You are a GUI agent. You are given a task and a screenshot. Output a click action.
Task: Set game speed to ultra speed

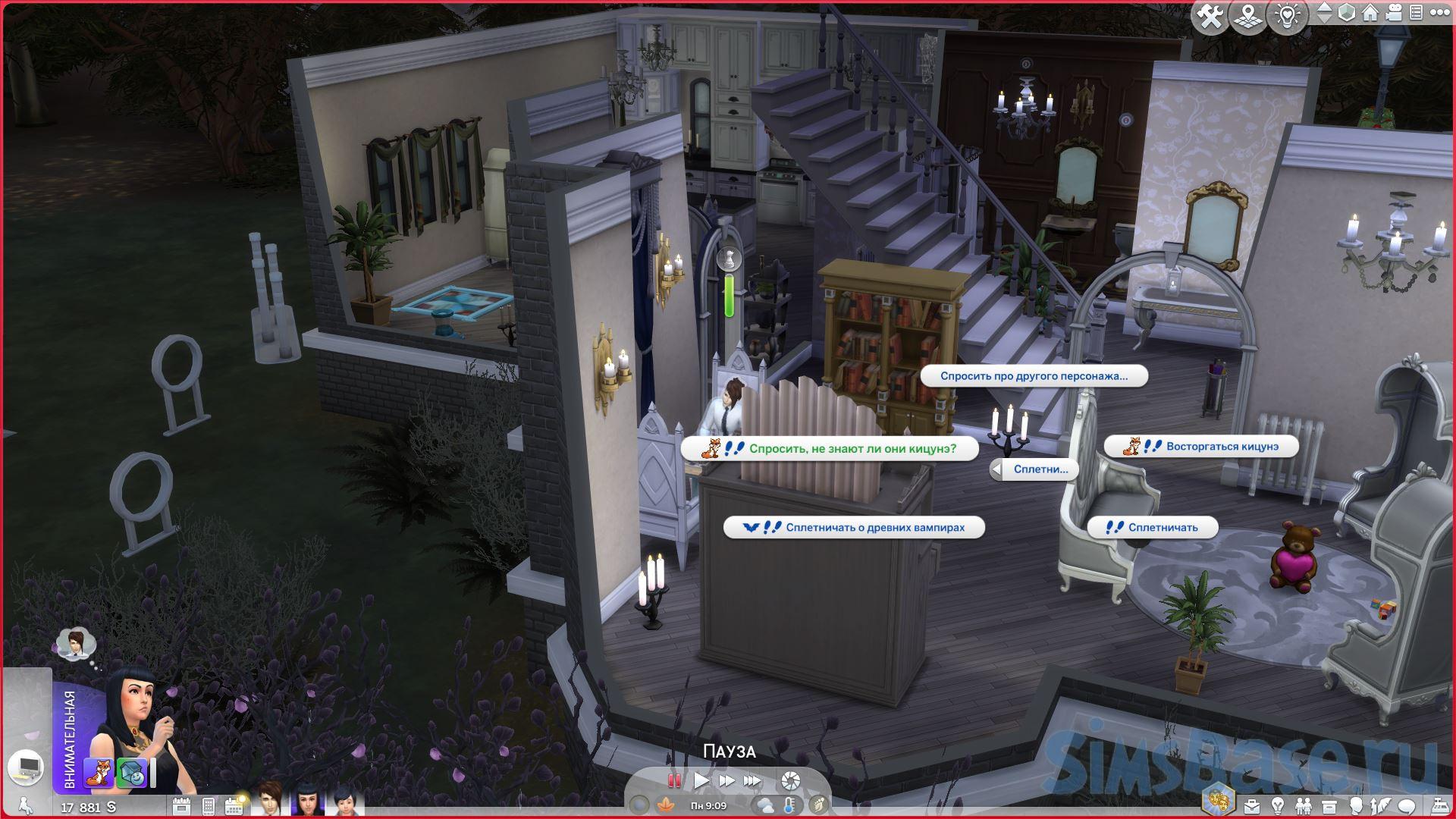click(x=752, y=780)
